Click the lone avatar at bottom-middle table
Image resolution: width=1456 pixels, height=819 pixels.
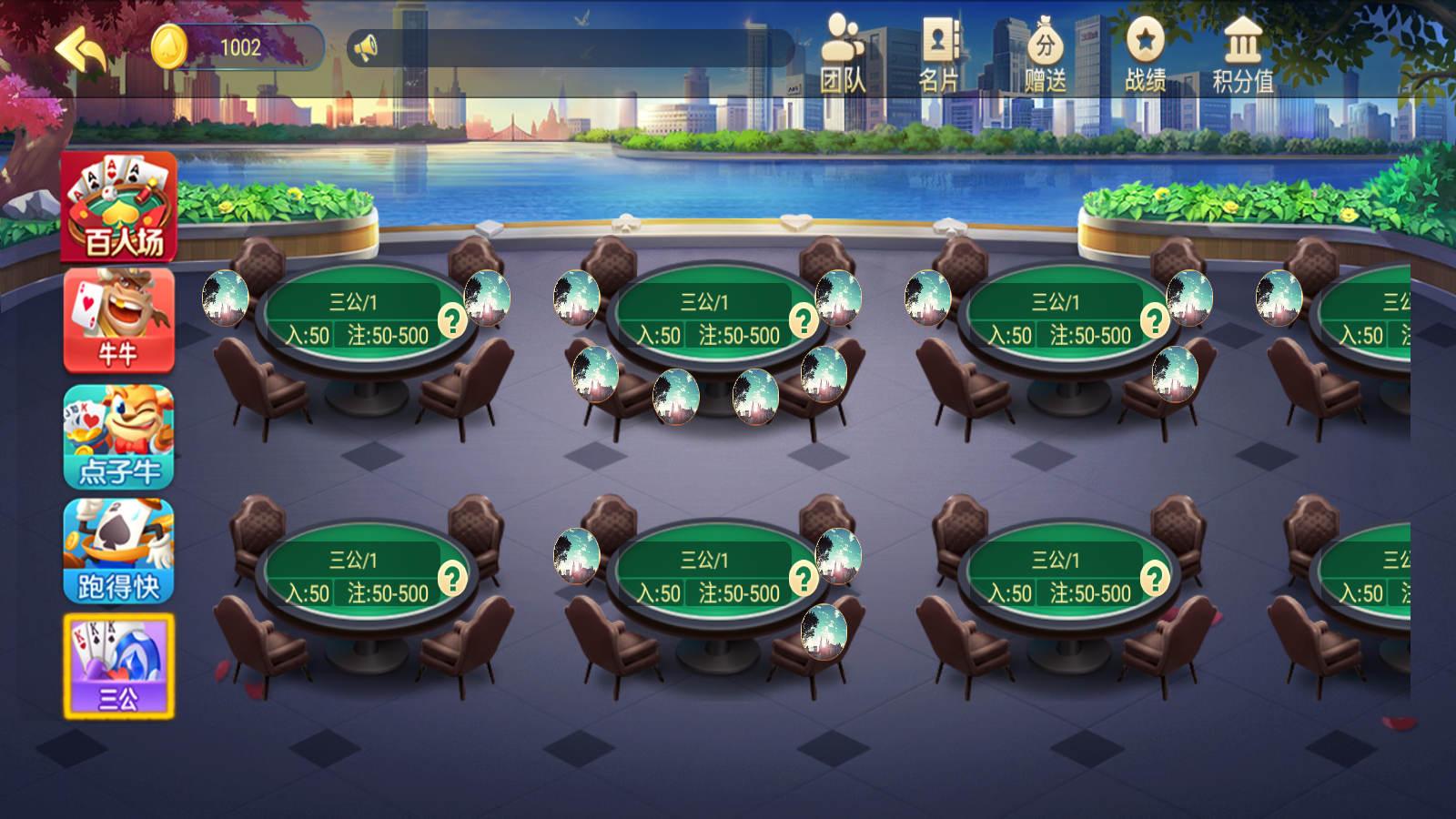pyautogui.click(x=824, y=630)
